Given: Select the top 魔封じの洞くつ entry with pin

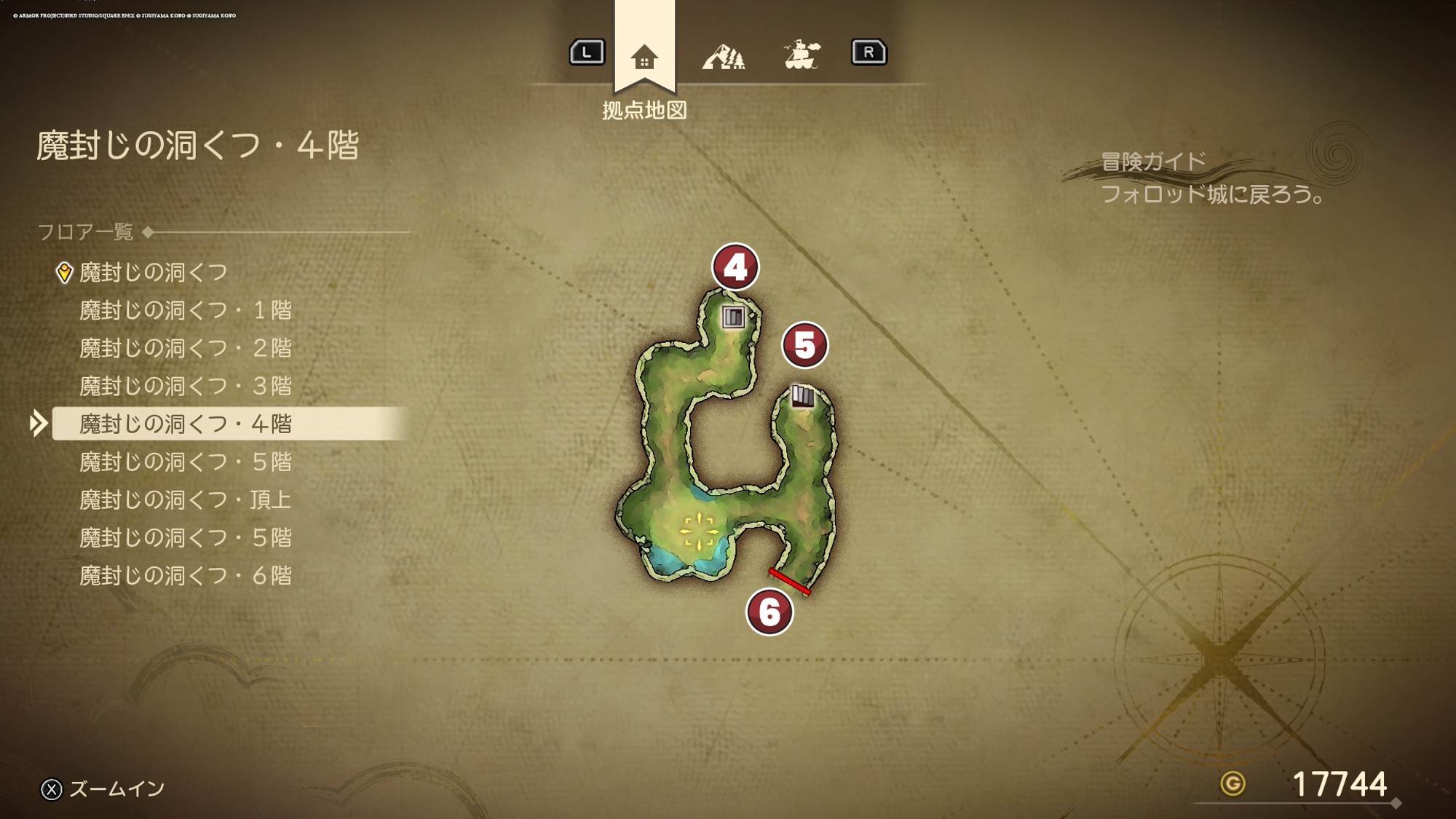Looking at the screenshot, I should pyautogui.click(x=153, y=272).
